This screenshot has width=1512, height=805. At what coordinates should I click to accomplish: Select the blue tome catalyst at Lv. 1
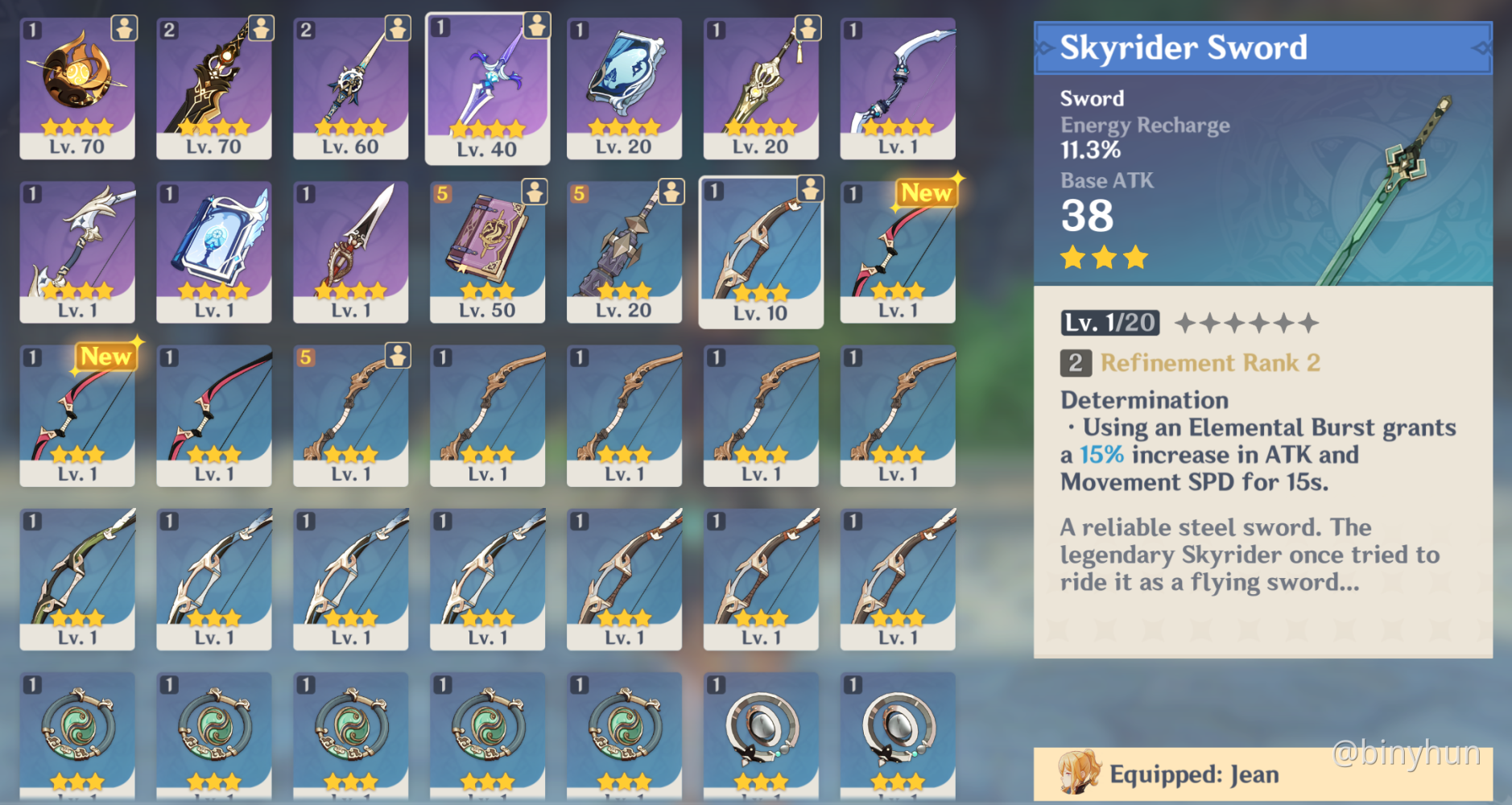214,250
